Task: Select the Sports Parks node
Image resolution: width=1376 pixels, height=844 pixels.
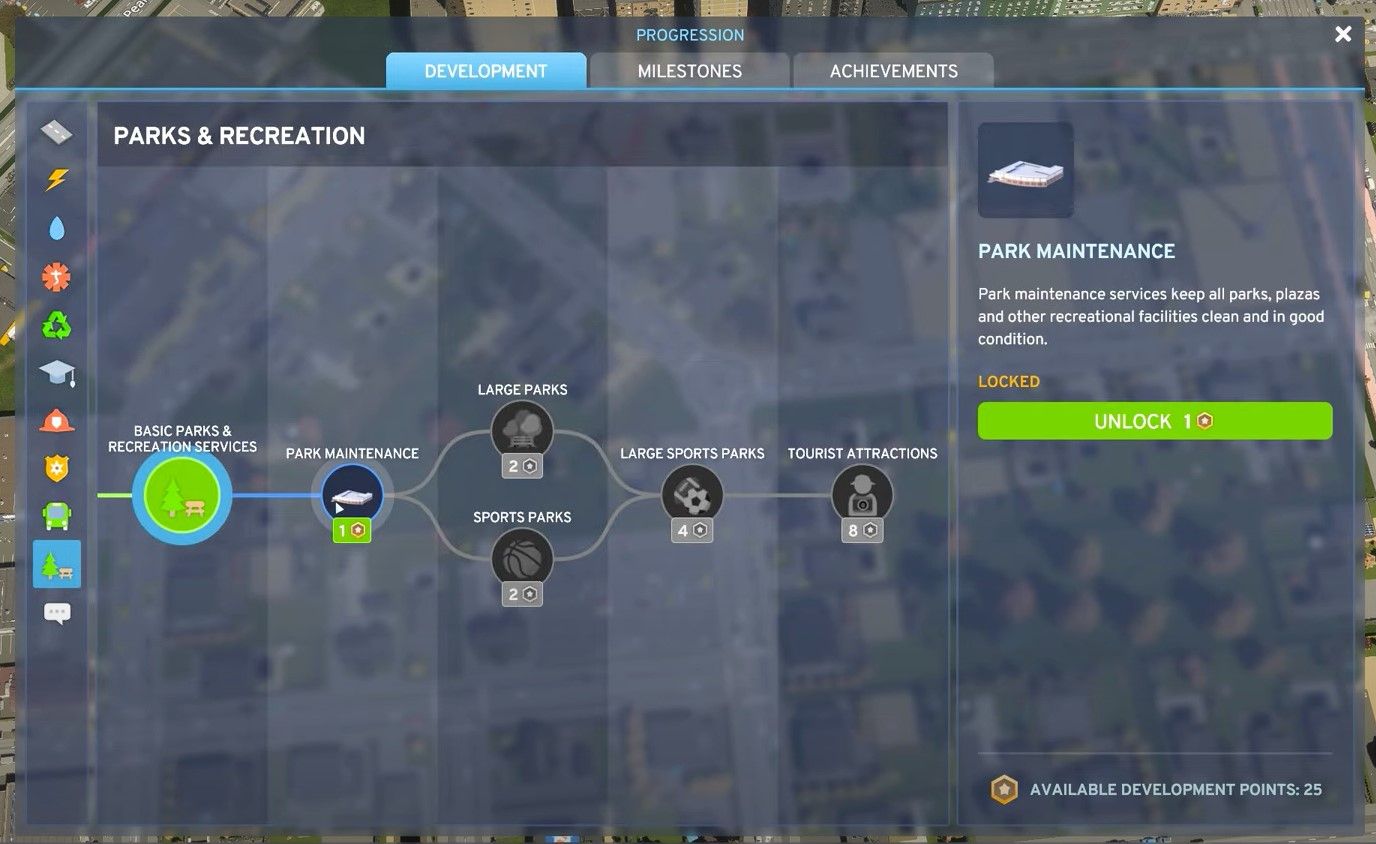Action: (x=522, y=558)
